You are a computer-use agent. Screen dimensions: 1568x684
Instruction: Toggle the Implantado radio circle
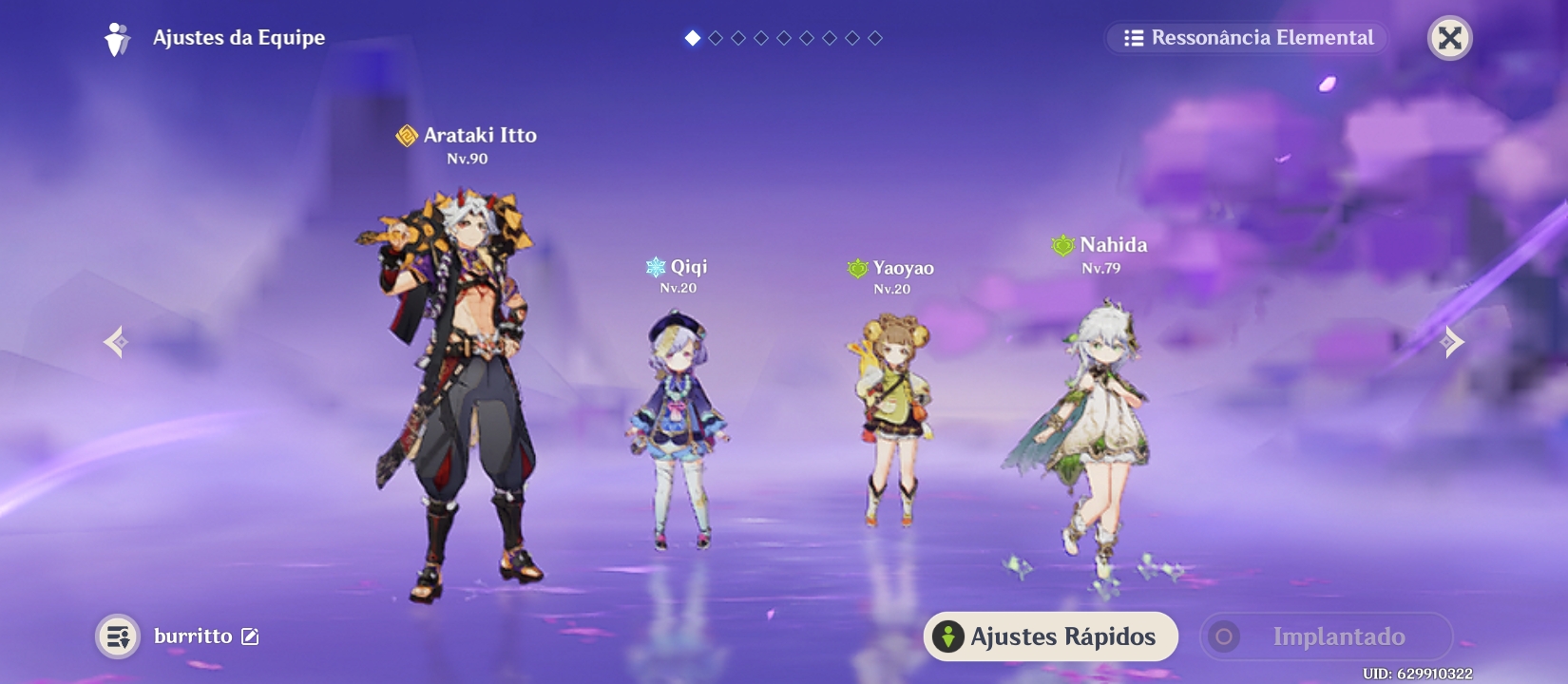click(1226, 636)
